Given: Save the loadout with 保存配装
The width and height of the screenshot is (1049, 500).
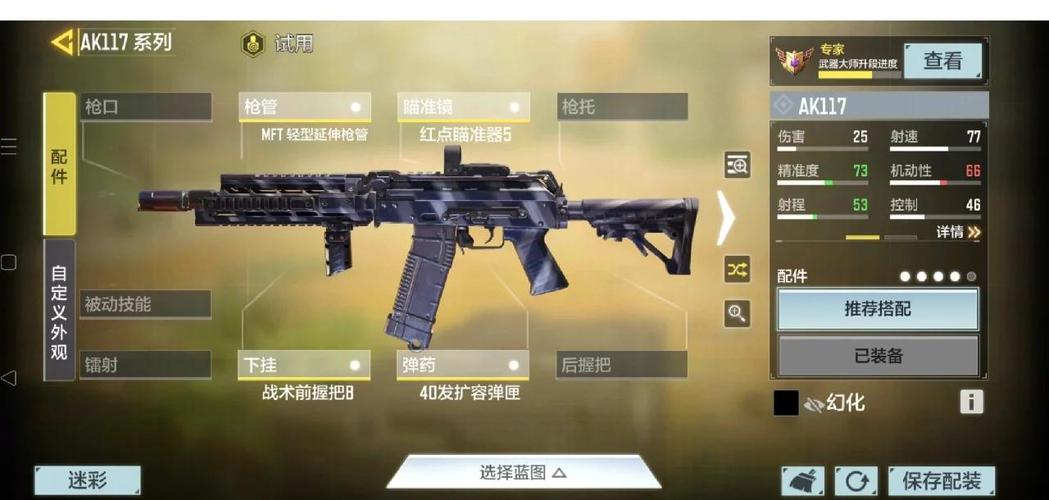Looking at the screenshot, I should [x=940, y=481].
